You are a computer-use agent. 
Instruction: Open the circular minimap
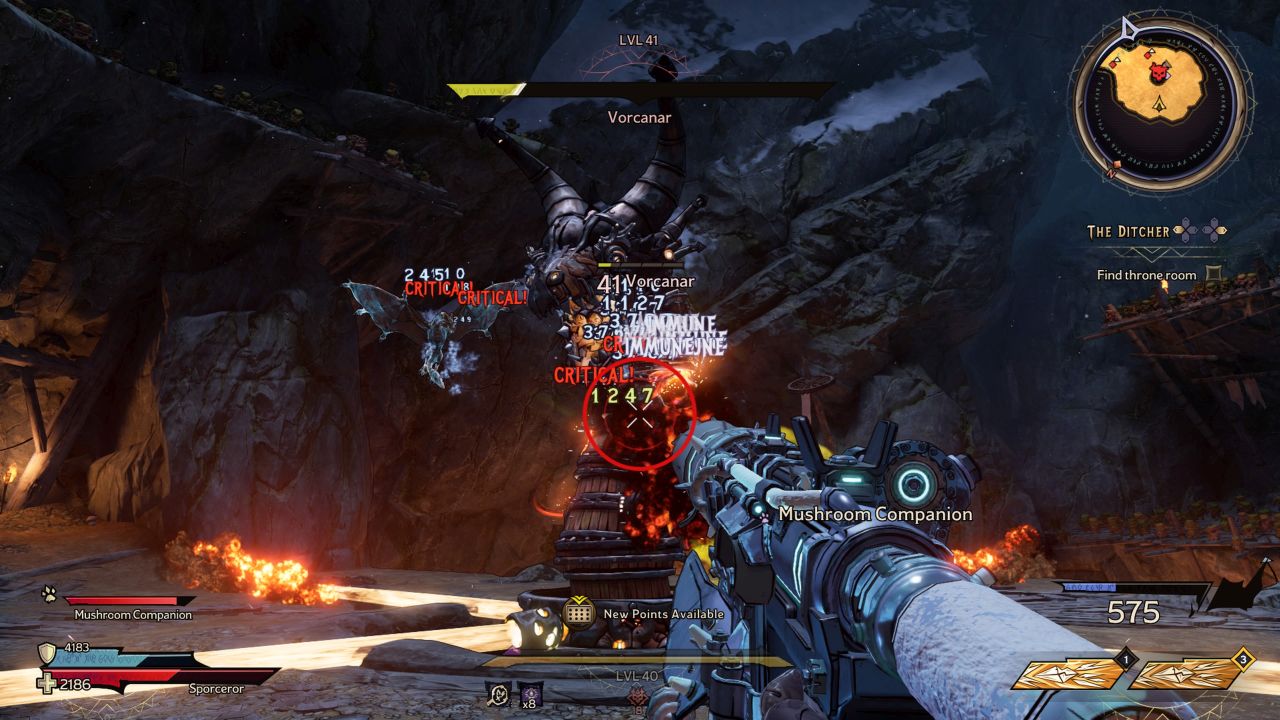[1159, 103]
